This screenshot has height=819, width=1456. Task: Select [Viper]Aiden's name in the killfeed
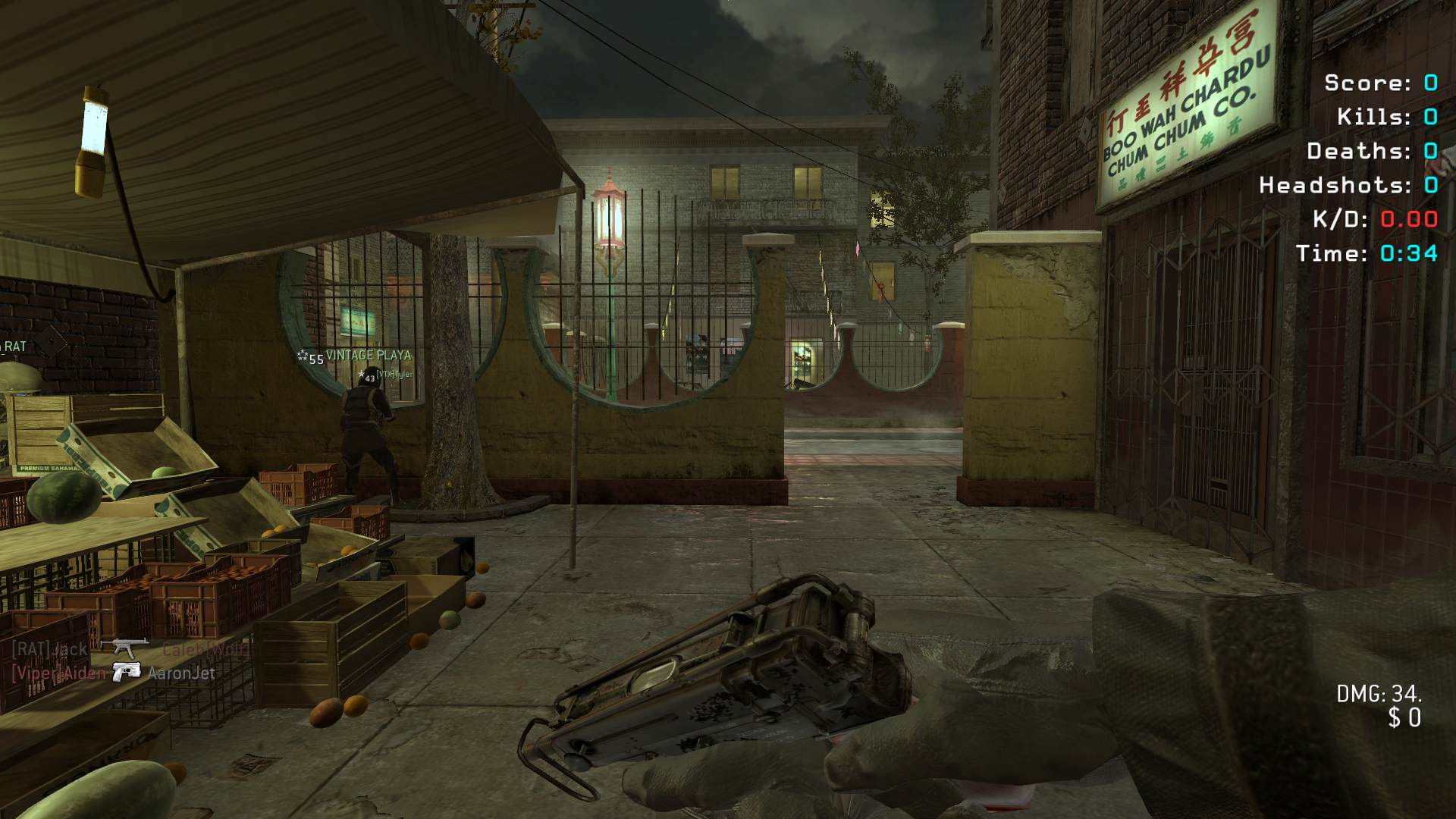(59, 673)
